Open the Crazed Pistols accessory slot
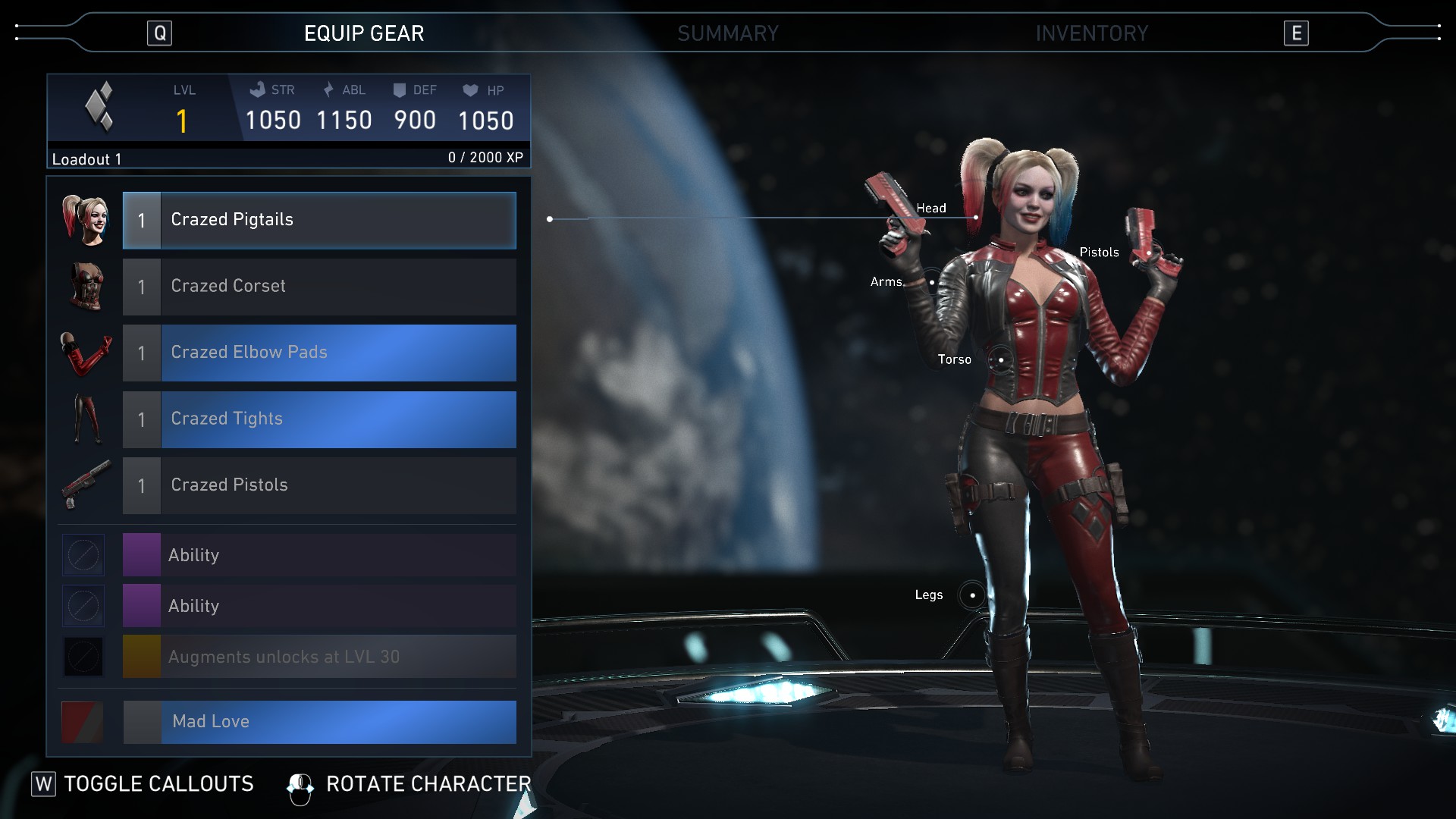This screenshot has height=819, width=1456. click(x=319, y=485)
